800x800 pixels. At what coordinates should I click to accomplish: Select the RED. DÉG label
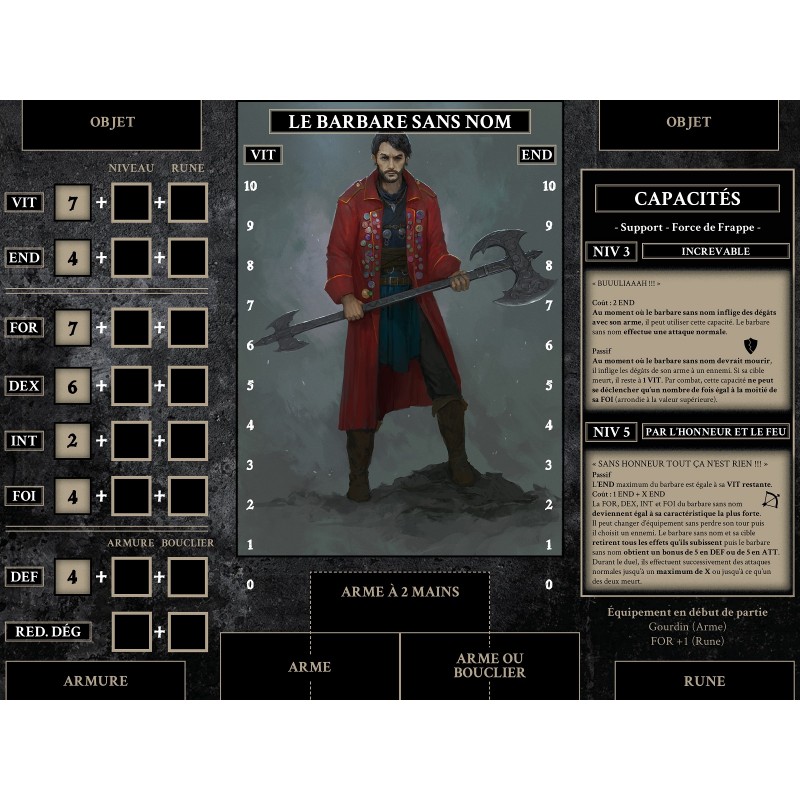(48, 632)
